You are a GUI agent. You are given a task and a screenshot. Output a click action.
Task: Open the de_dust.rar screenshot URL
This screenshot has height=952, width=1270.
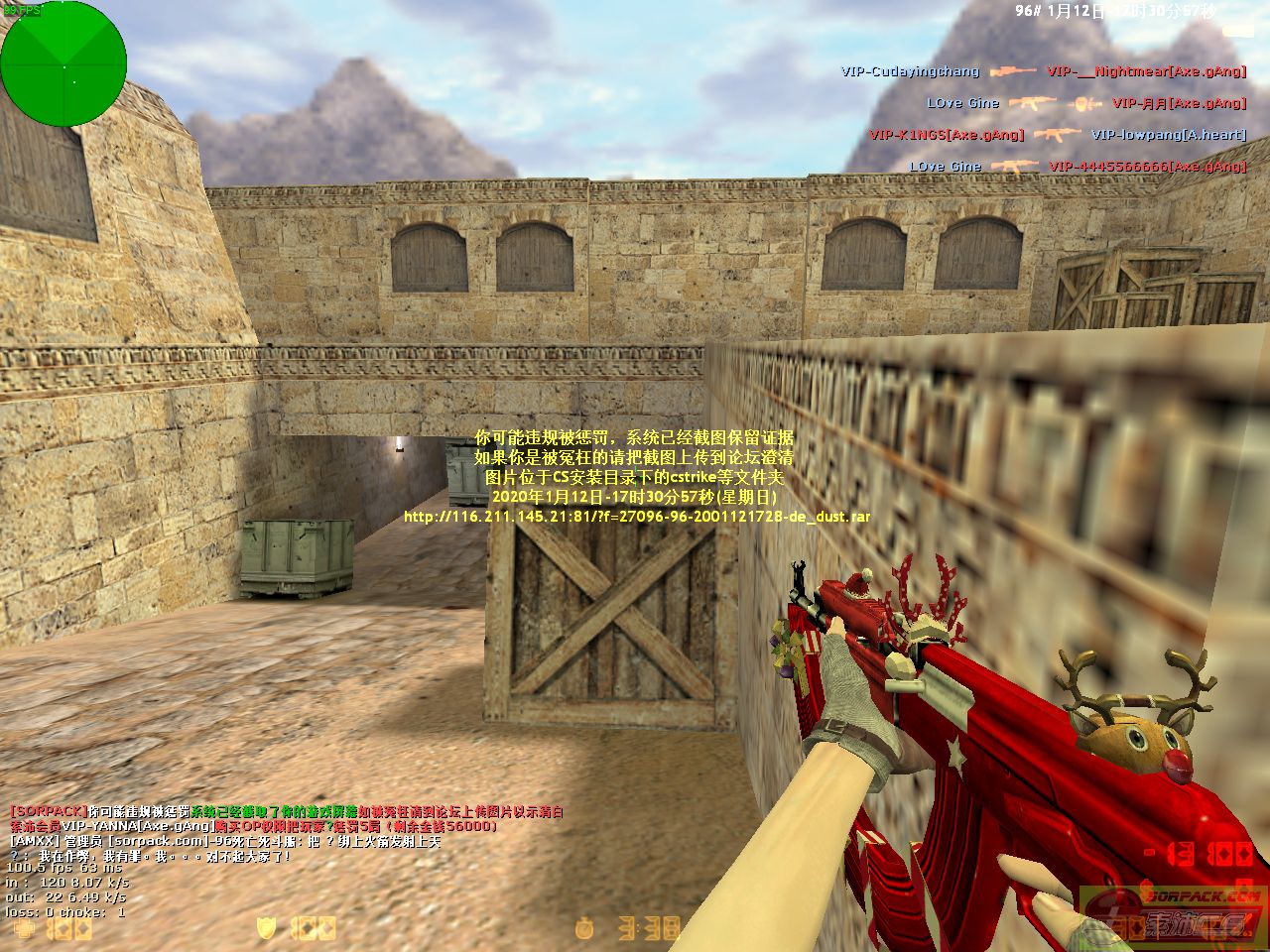pos(637,517)
